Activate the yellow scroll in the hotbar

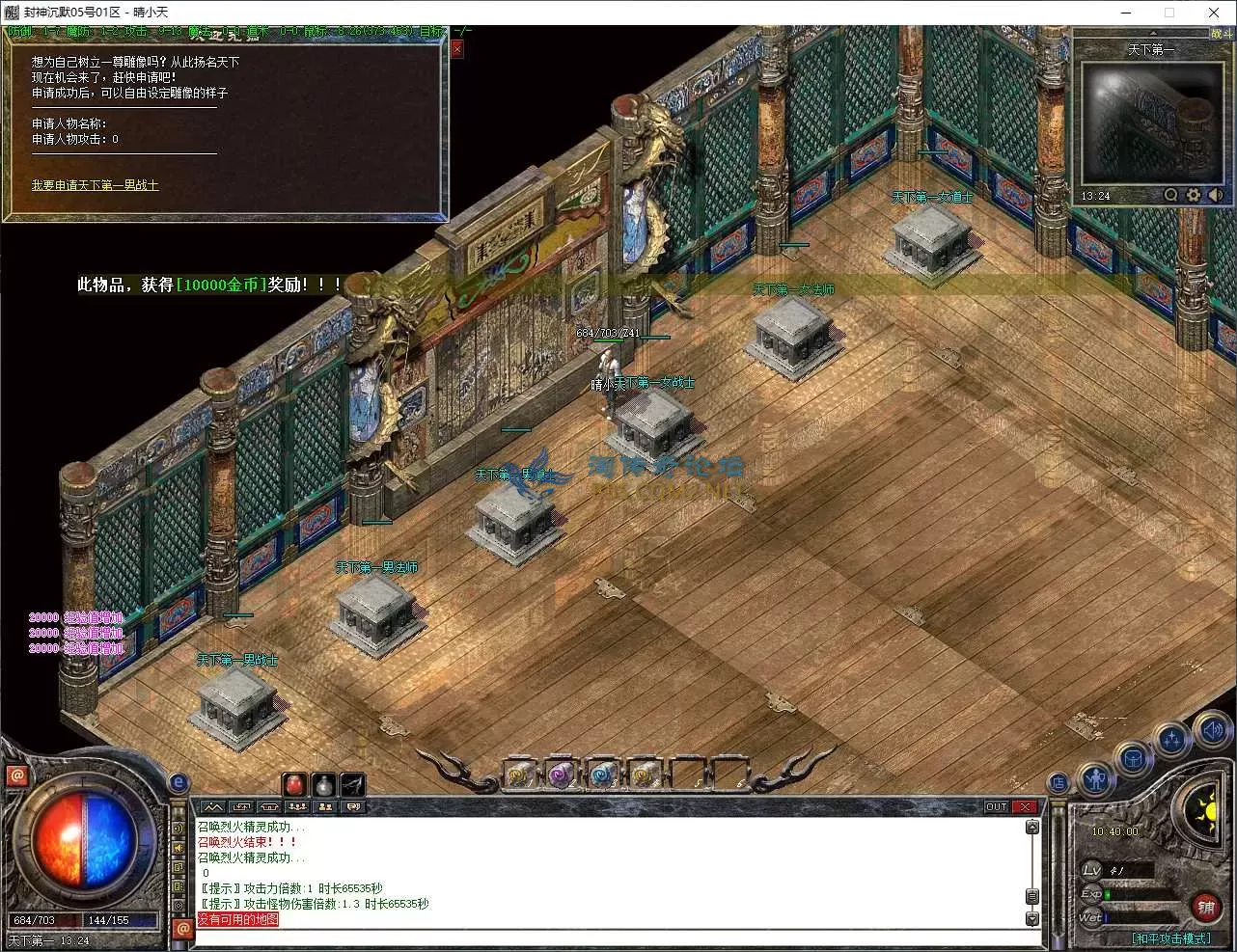(x=520, y=774)
